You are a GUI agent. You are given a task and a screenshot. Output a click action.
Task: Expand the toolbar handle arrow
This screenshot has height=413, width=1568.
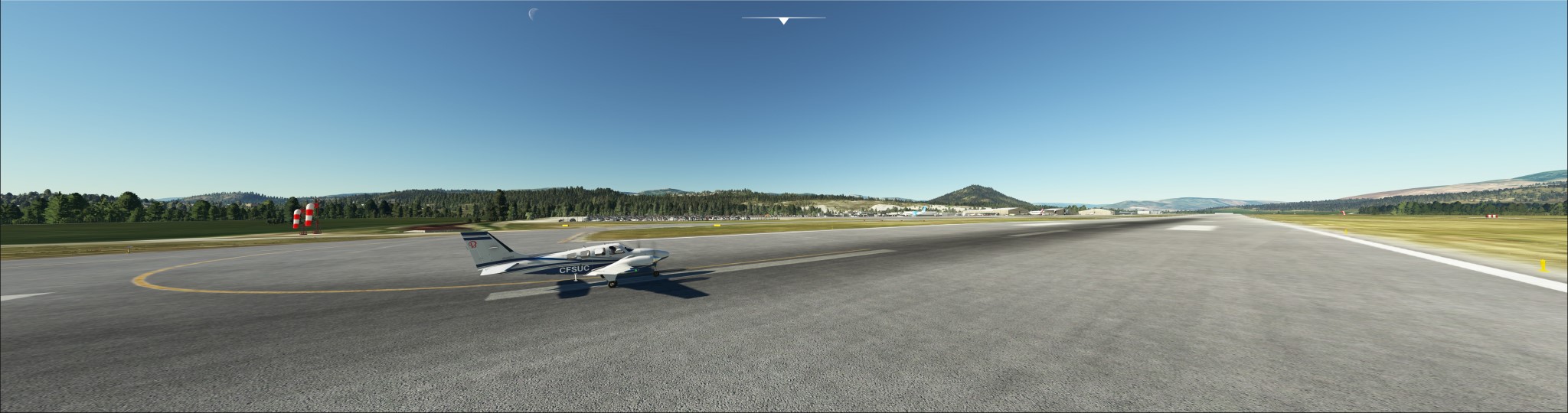[x=783, y=21]
